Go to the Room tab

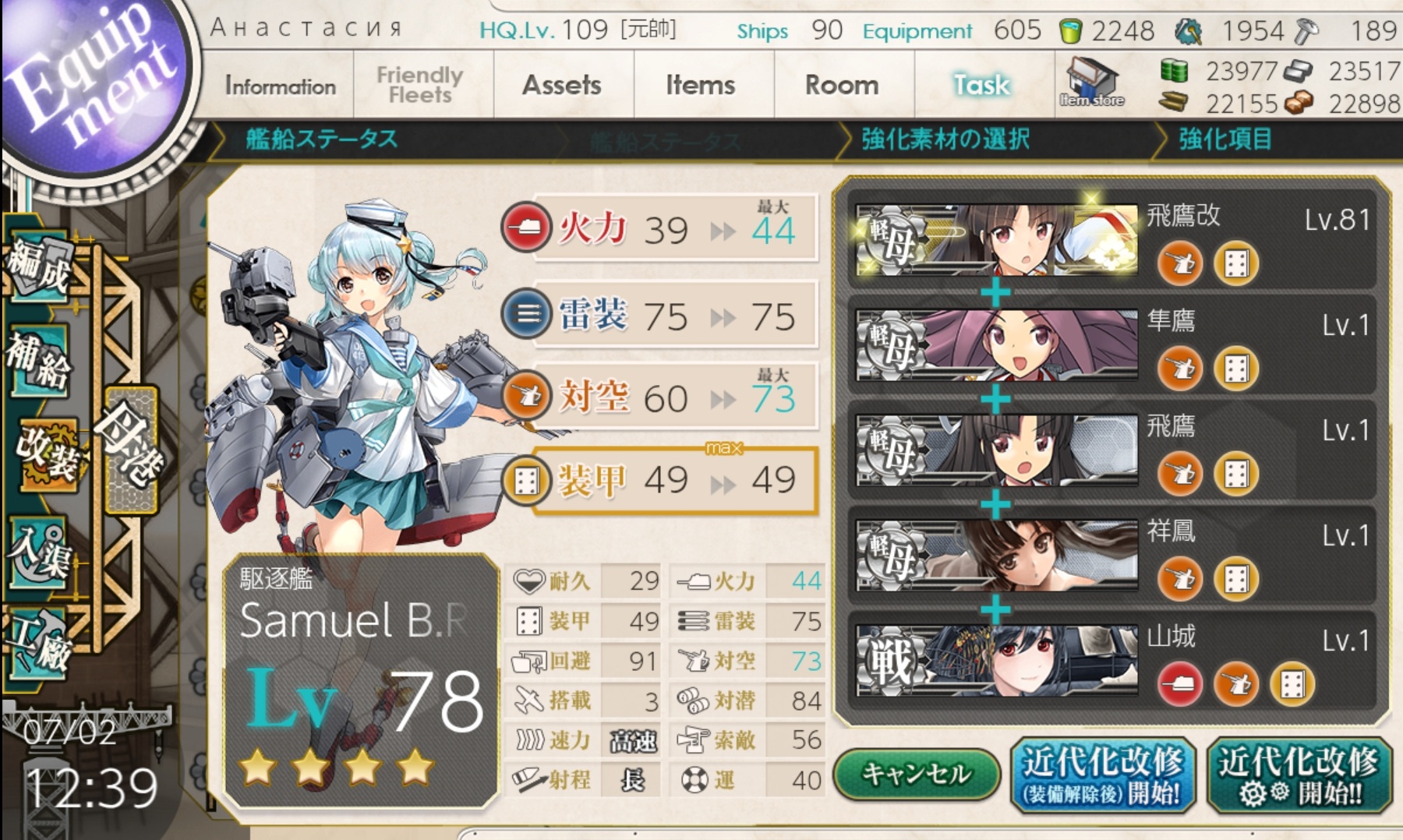[841, 86]
